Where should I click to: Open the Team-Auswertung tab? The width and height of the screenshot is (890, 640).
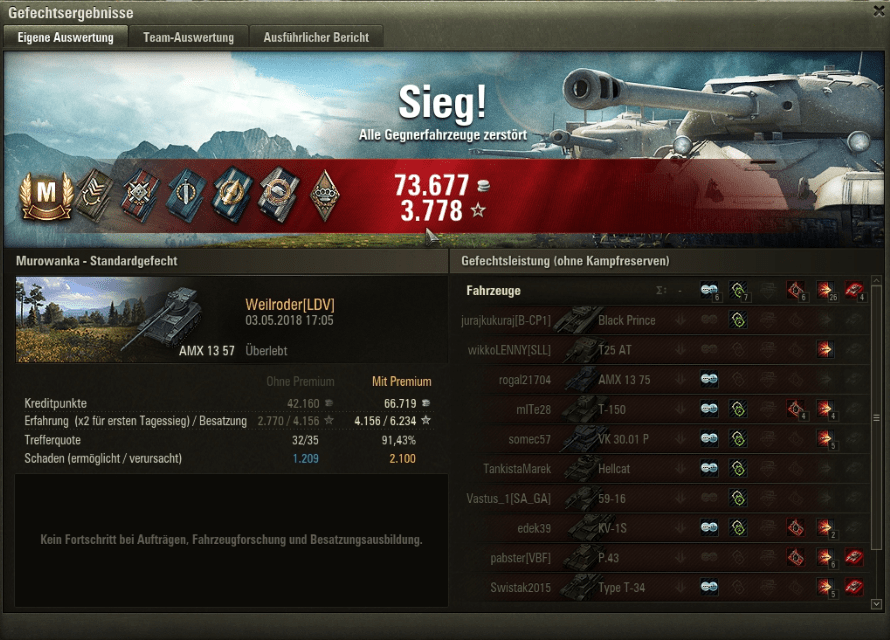tap(188, 38)
